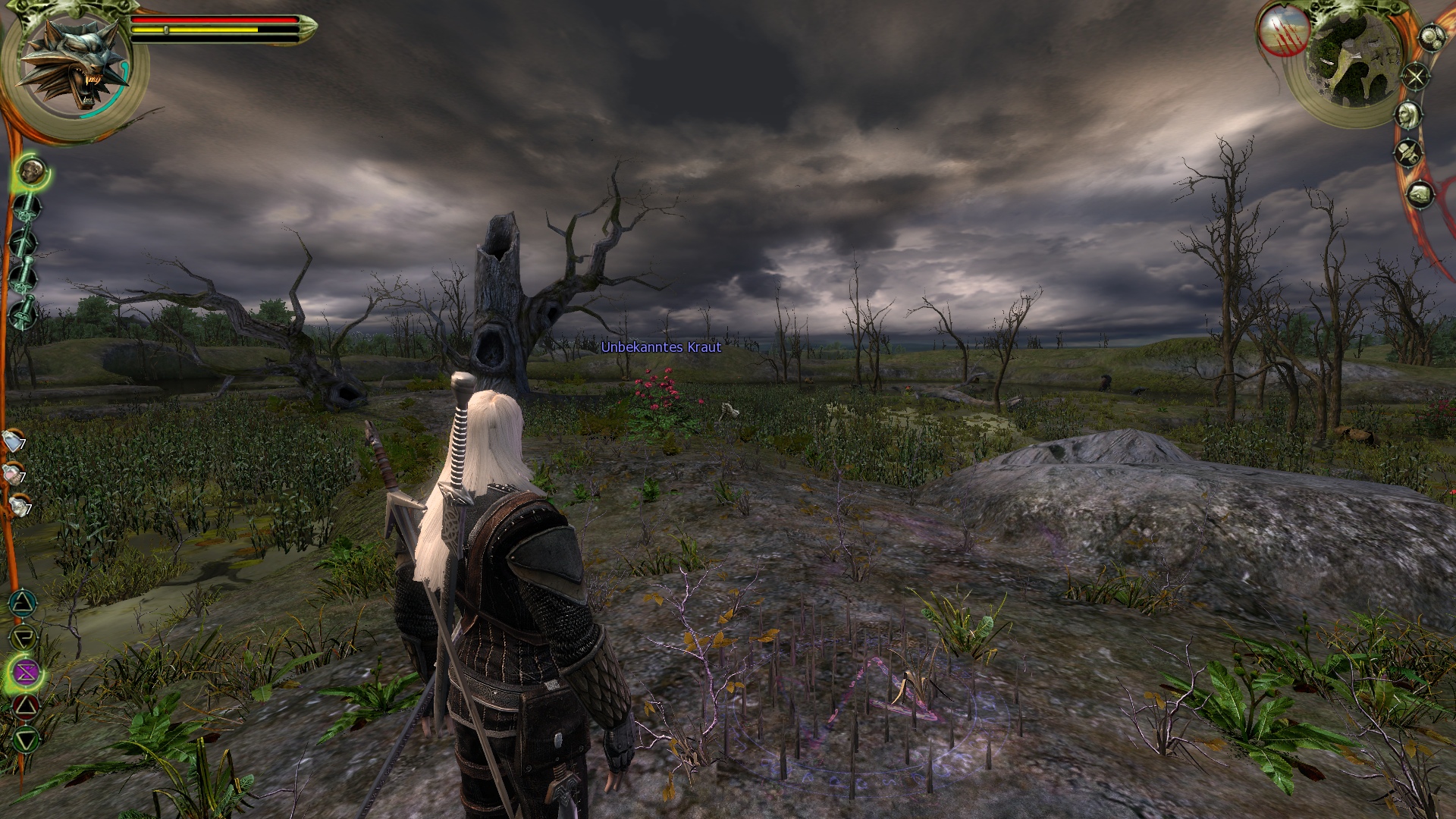Image resolution: width=1456 pixels, height=819 pixels.
Task: Click the journal hand icon at bottom of right bar
Action: tap(1419, 195)
